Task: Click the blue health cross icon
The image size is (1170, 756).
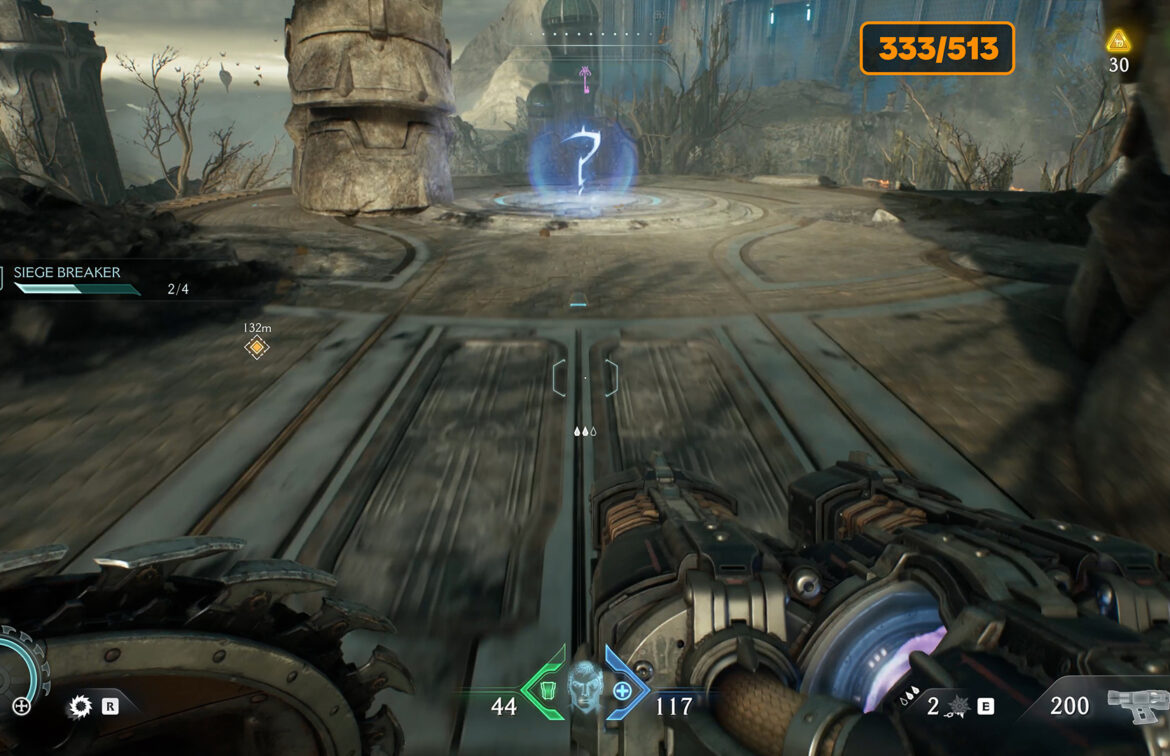Action: pyautogui.click(x=622, y=690)
